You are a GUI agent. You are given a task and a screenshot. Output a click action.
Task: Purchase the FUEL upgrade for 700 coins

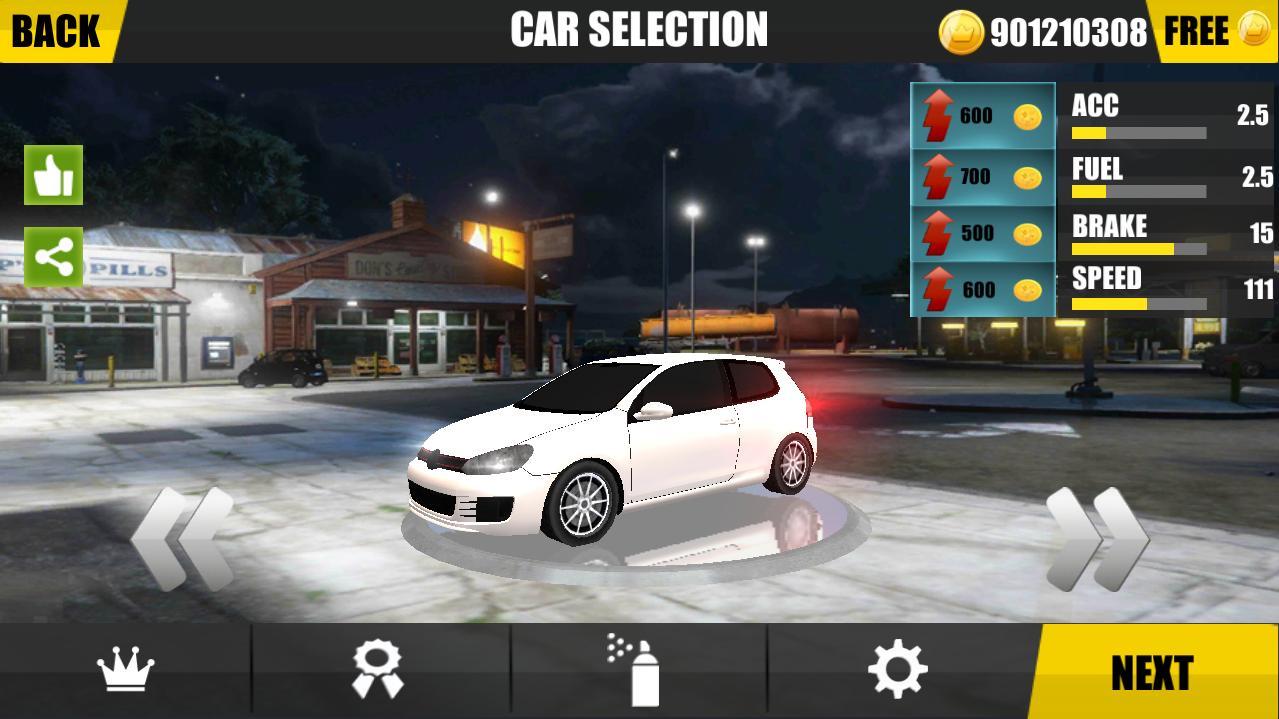(x=983, y=178)
